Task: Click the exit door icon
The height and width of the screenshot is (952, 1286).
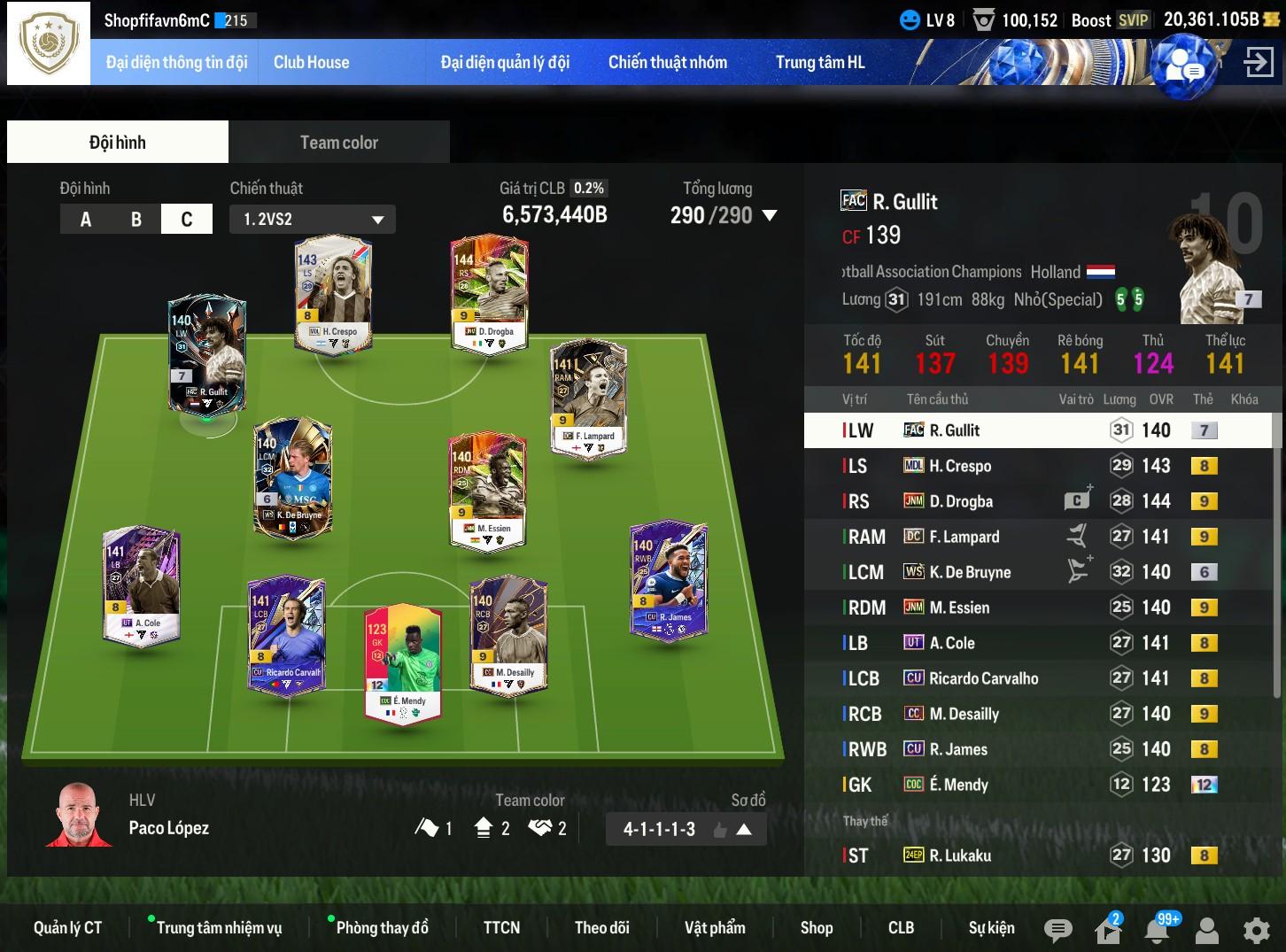Action: (1259, 62)
